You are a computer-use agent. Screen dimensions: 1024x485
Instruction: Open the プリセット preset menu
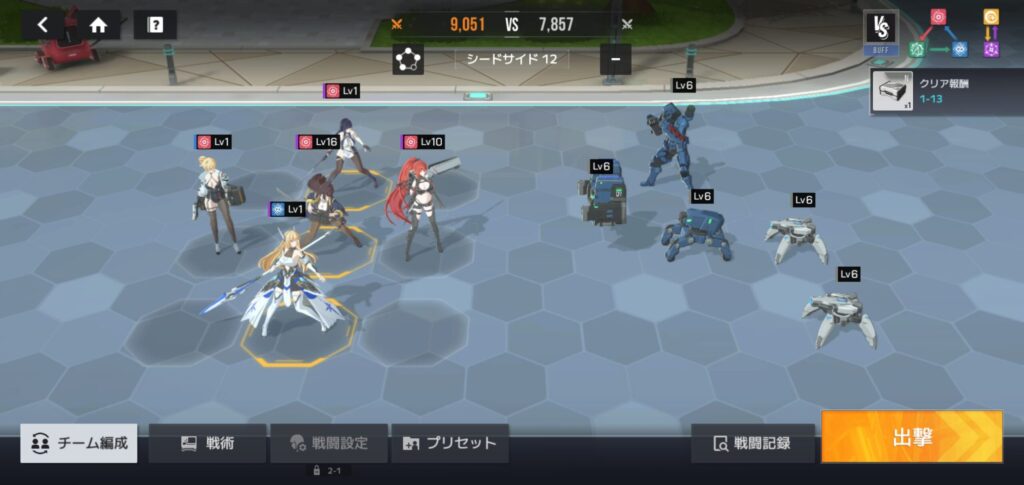(449, 443)
